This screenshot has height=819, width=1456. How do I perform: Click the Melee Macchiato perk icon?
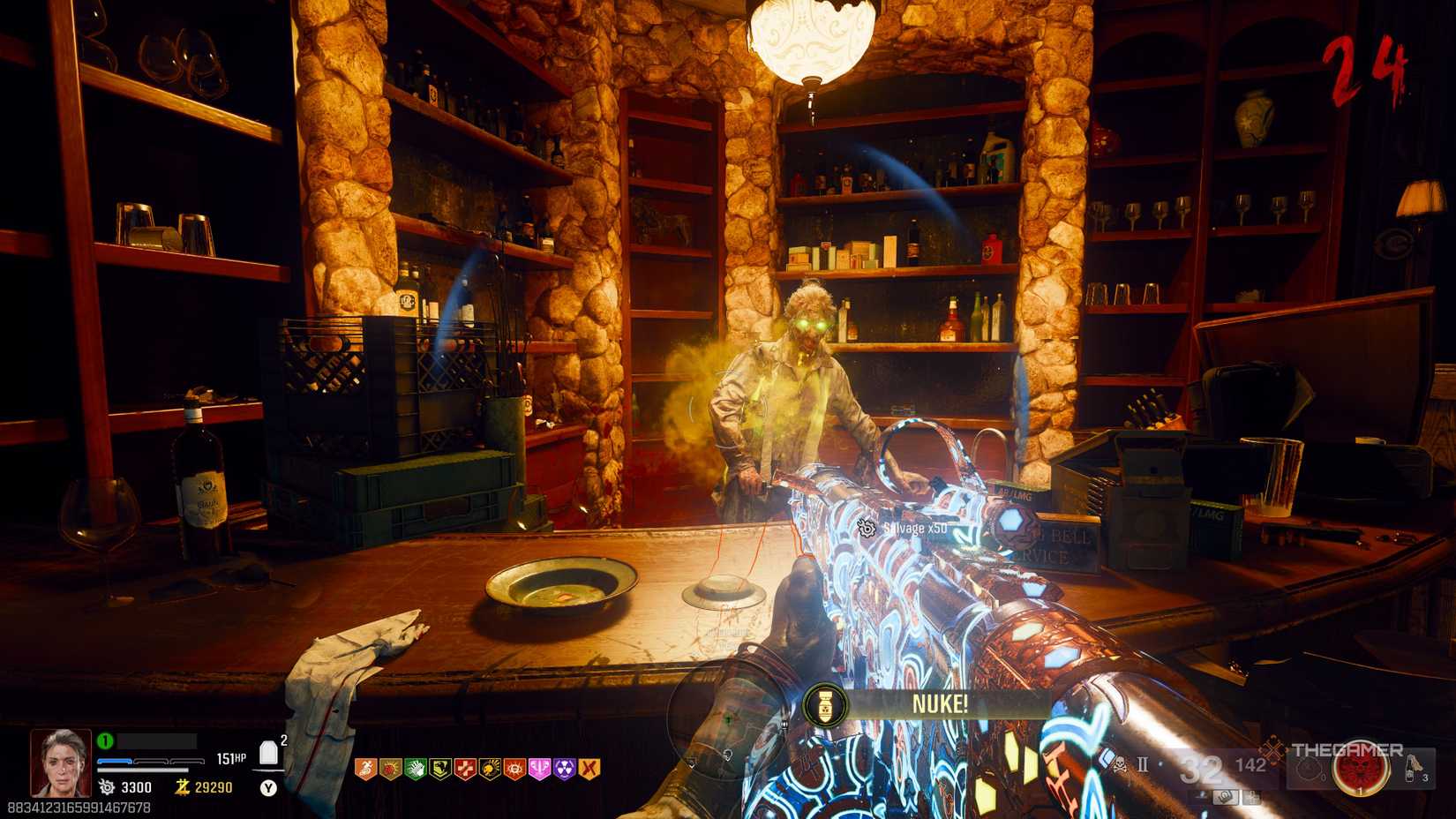pos(491,768)
